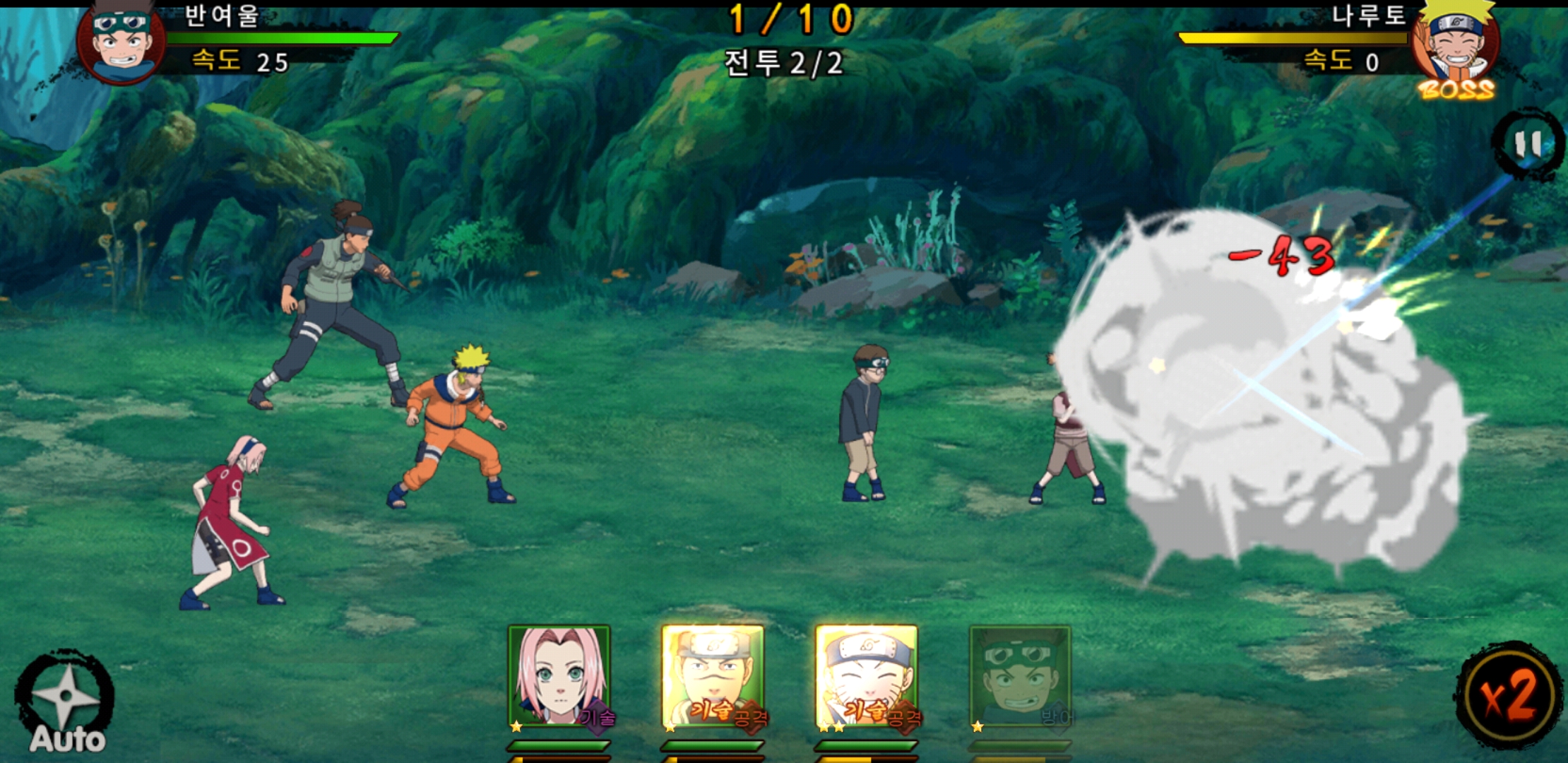The width and height of the screenshot is (1568, 763).
Task: Use the glowing ponytail ninja's skill card
Action: [x=713, y=677]
